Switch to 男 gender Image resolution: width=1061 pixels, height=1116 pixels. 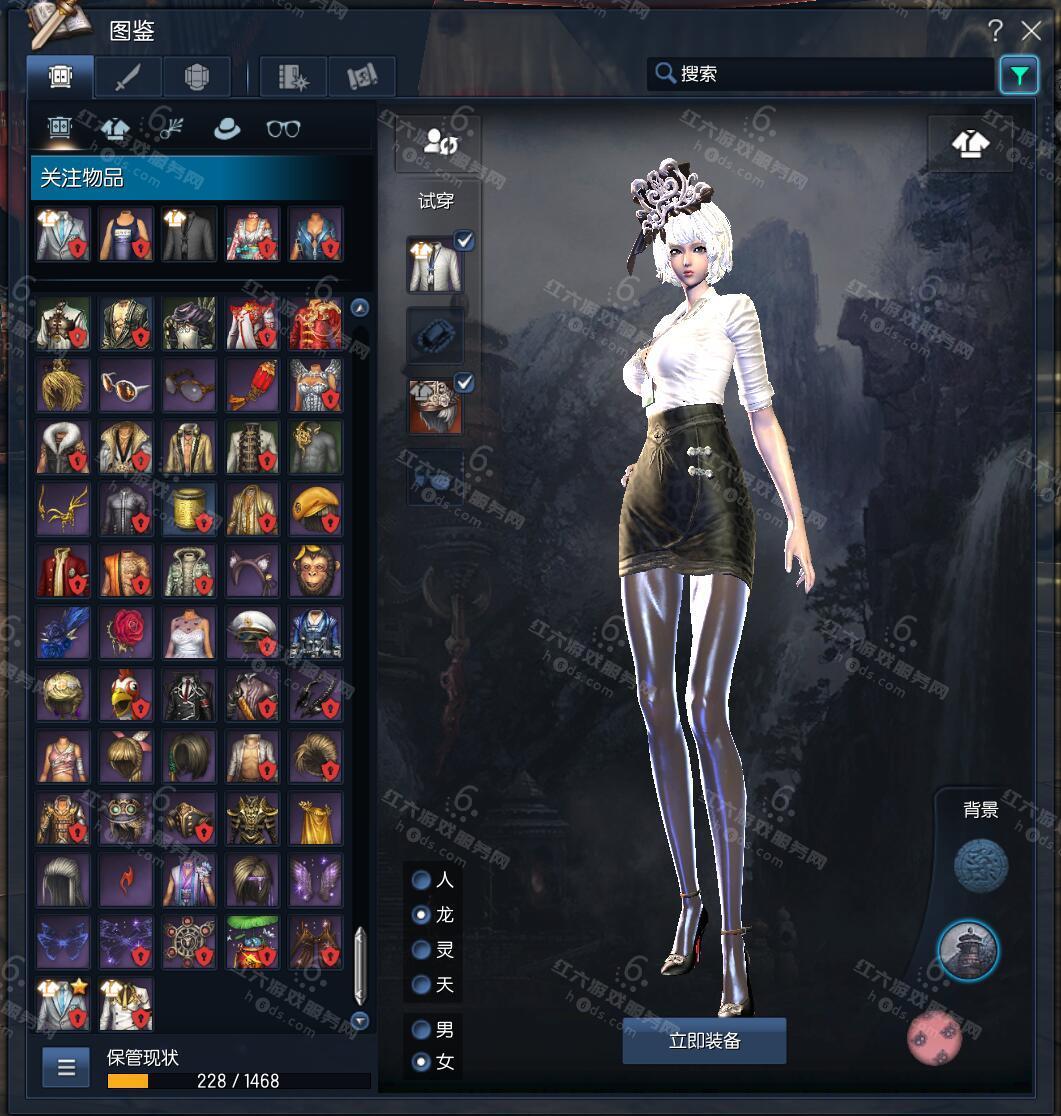pyautogui.click(x=422, y=1029)
